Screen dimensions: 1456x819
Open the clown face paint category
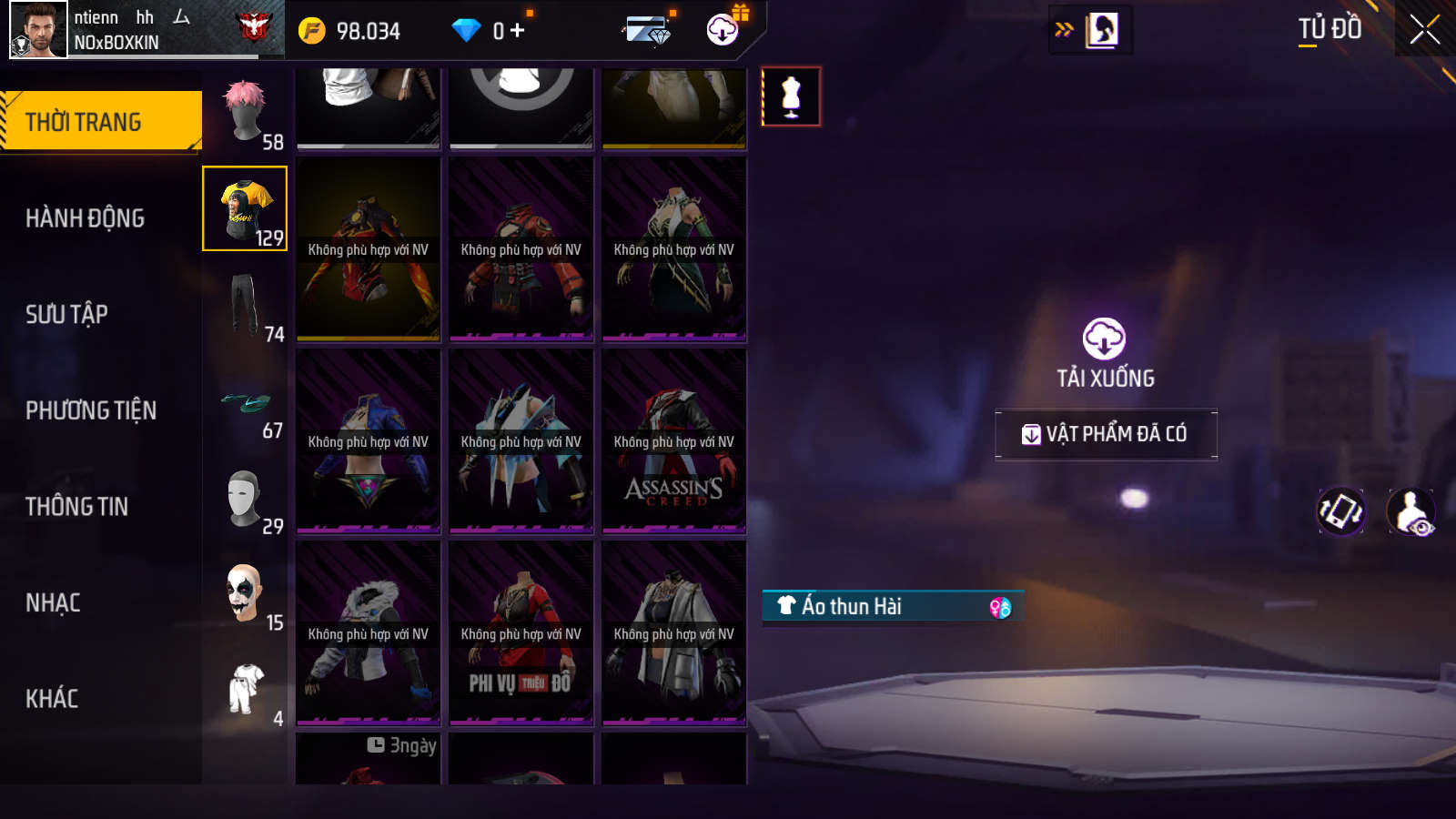245,594
